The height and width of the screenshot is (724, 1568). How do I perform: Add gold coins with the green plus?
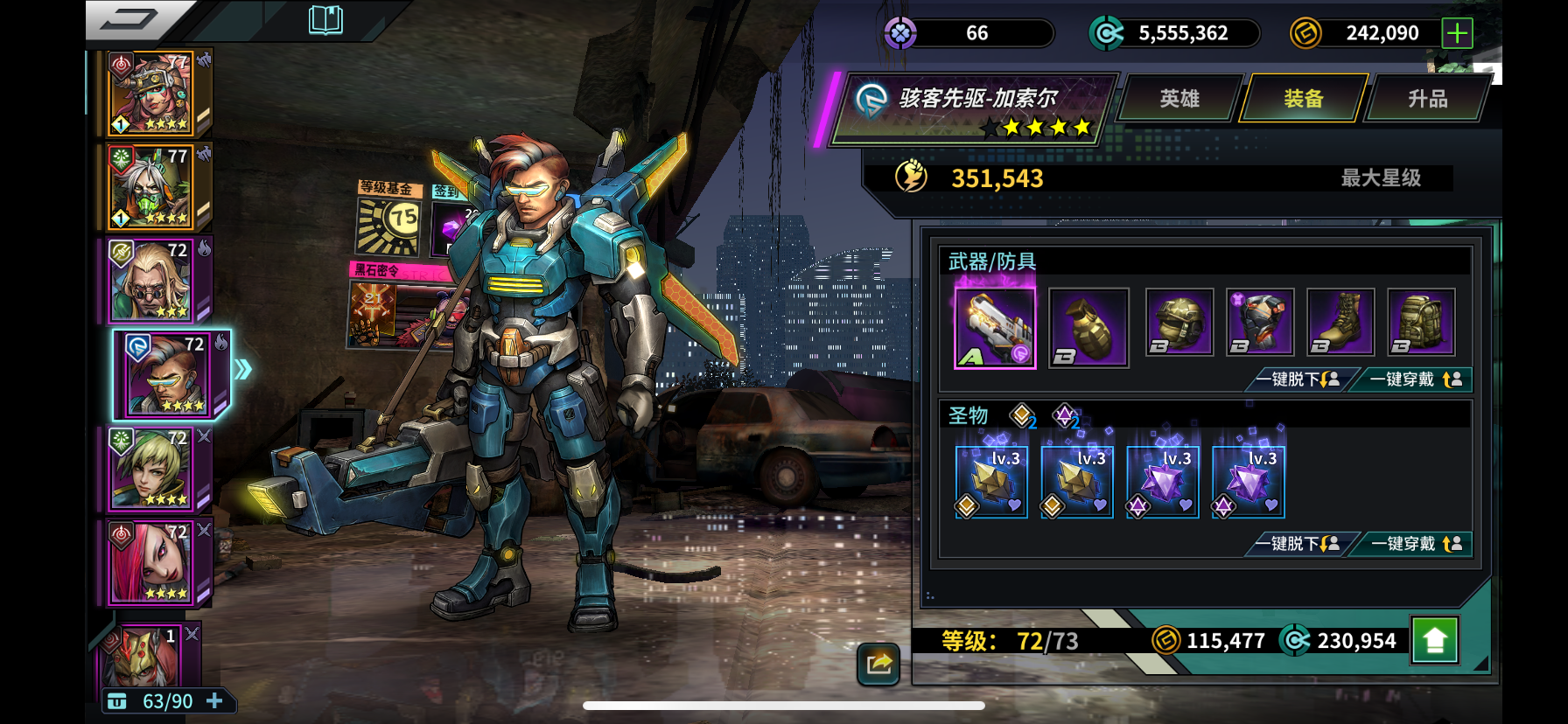click(x=1457, y=33)
